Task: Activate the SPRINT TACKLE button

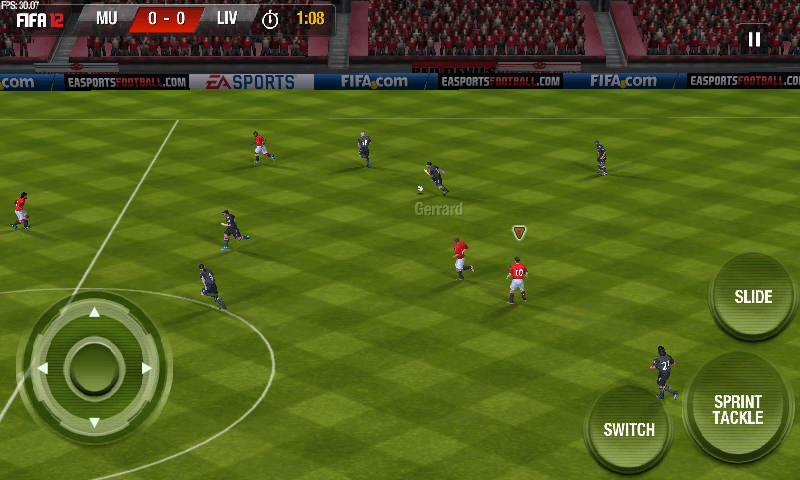Action: (x=738, y=409)
